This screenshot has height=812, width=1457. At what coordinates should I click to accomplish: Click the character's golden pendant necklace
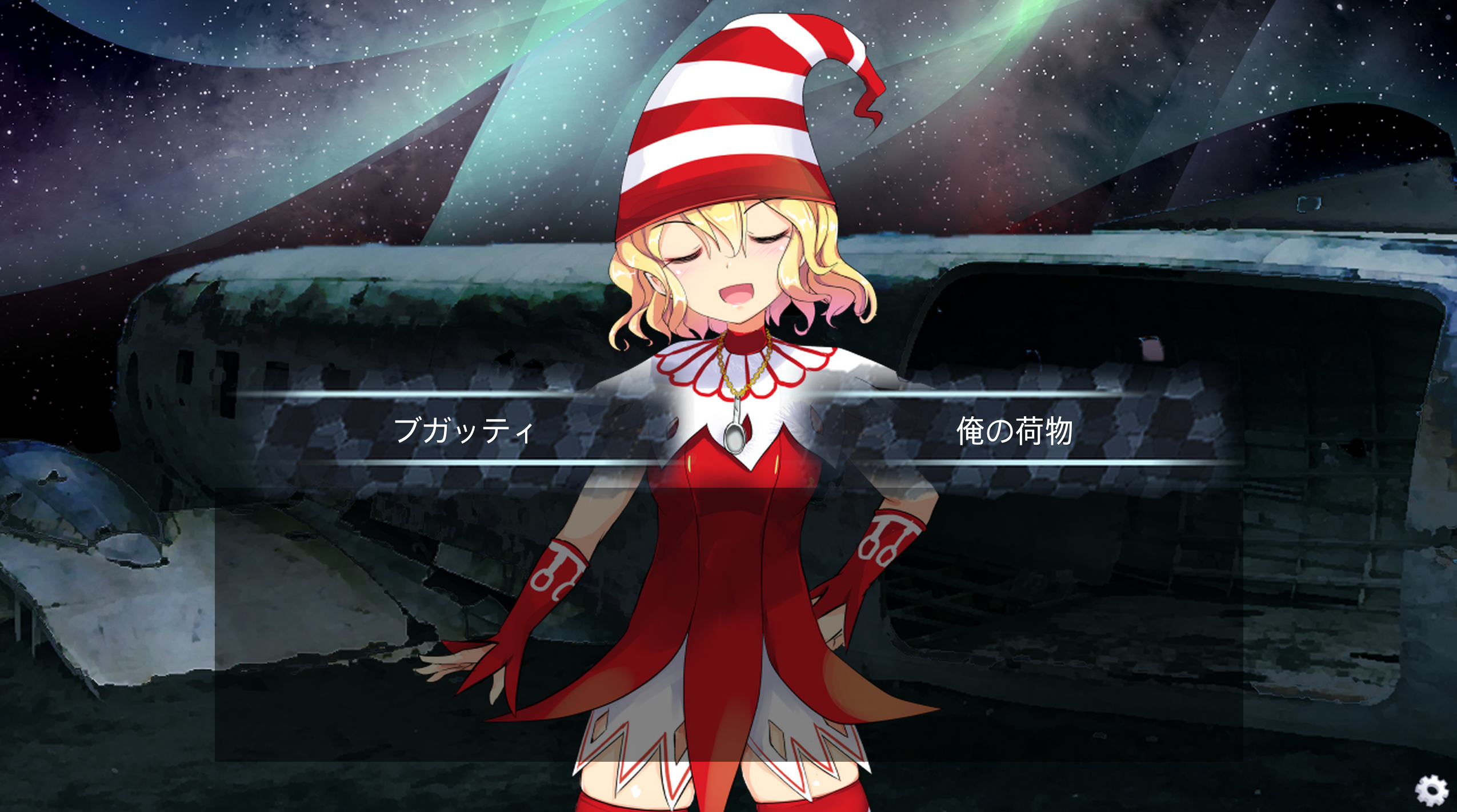(736, 437)
